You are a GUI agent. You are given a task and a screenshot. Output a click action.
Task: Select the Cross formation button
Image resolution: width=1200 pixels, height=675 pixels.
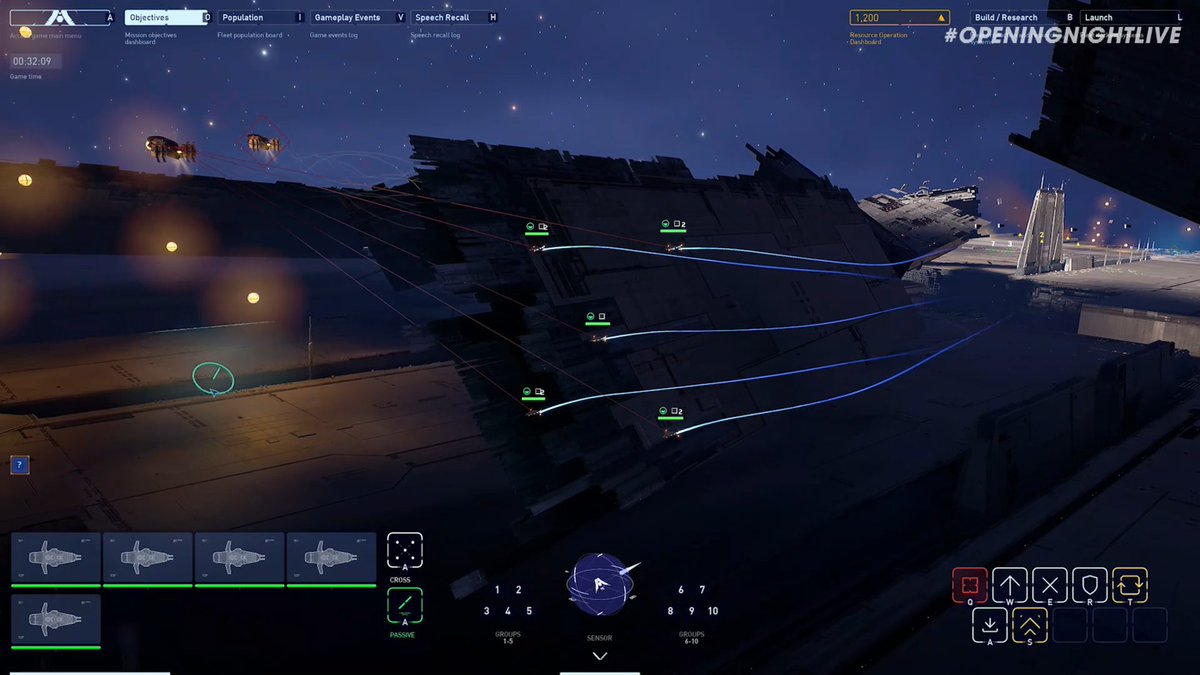coord(405,550)
